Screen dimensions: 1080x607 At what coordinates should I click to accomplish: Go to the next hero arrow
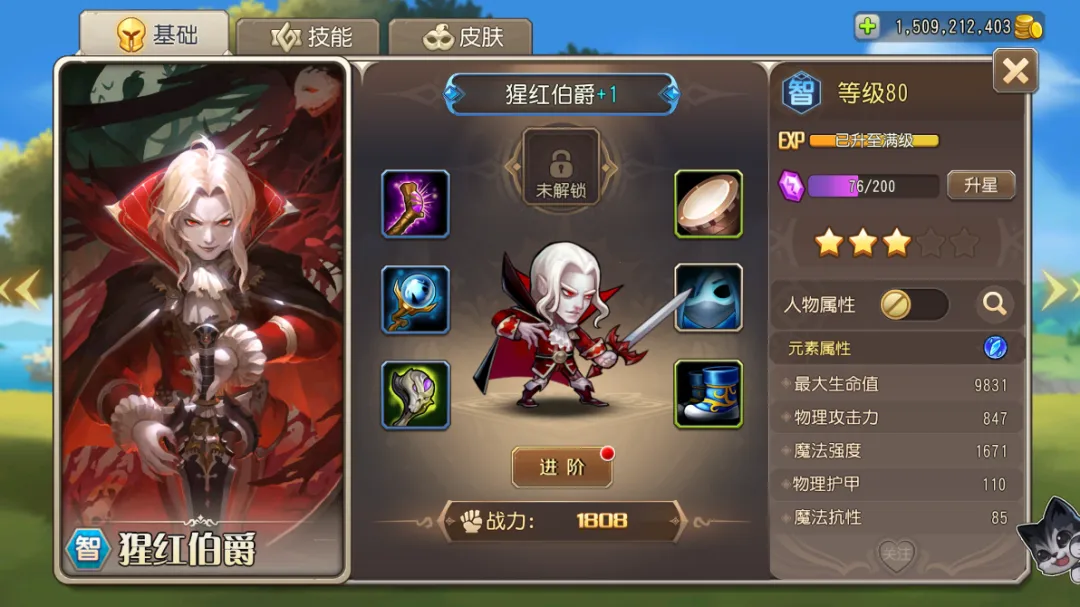(x=1055, y=290)
